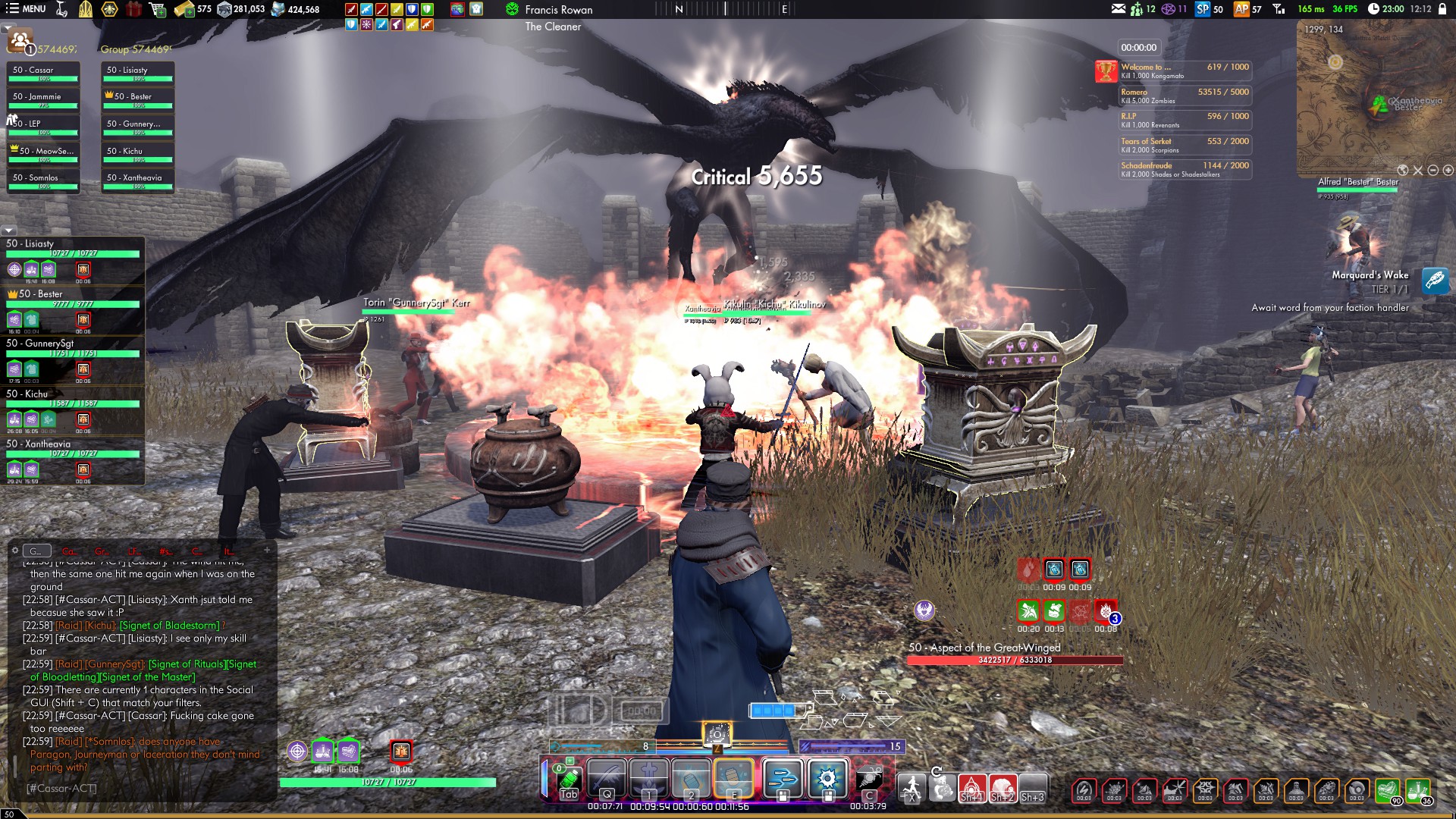Click the orange AP ability points icon
Viewport: 1456px width, 819px height.
pos(1241,9)
